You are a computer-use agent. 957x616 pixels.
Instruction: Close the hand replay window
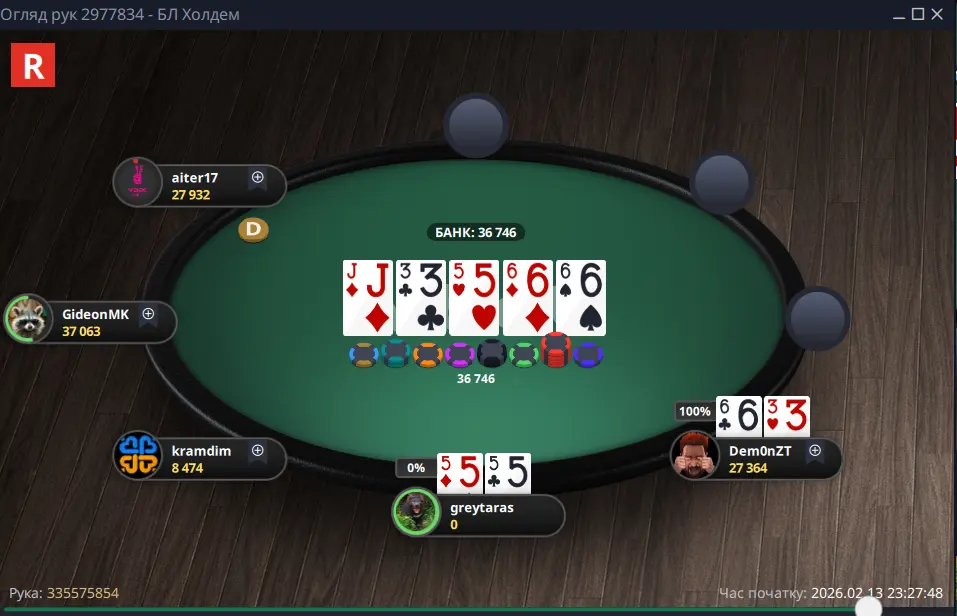coord(937,14)
